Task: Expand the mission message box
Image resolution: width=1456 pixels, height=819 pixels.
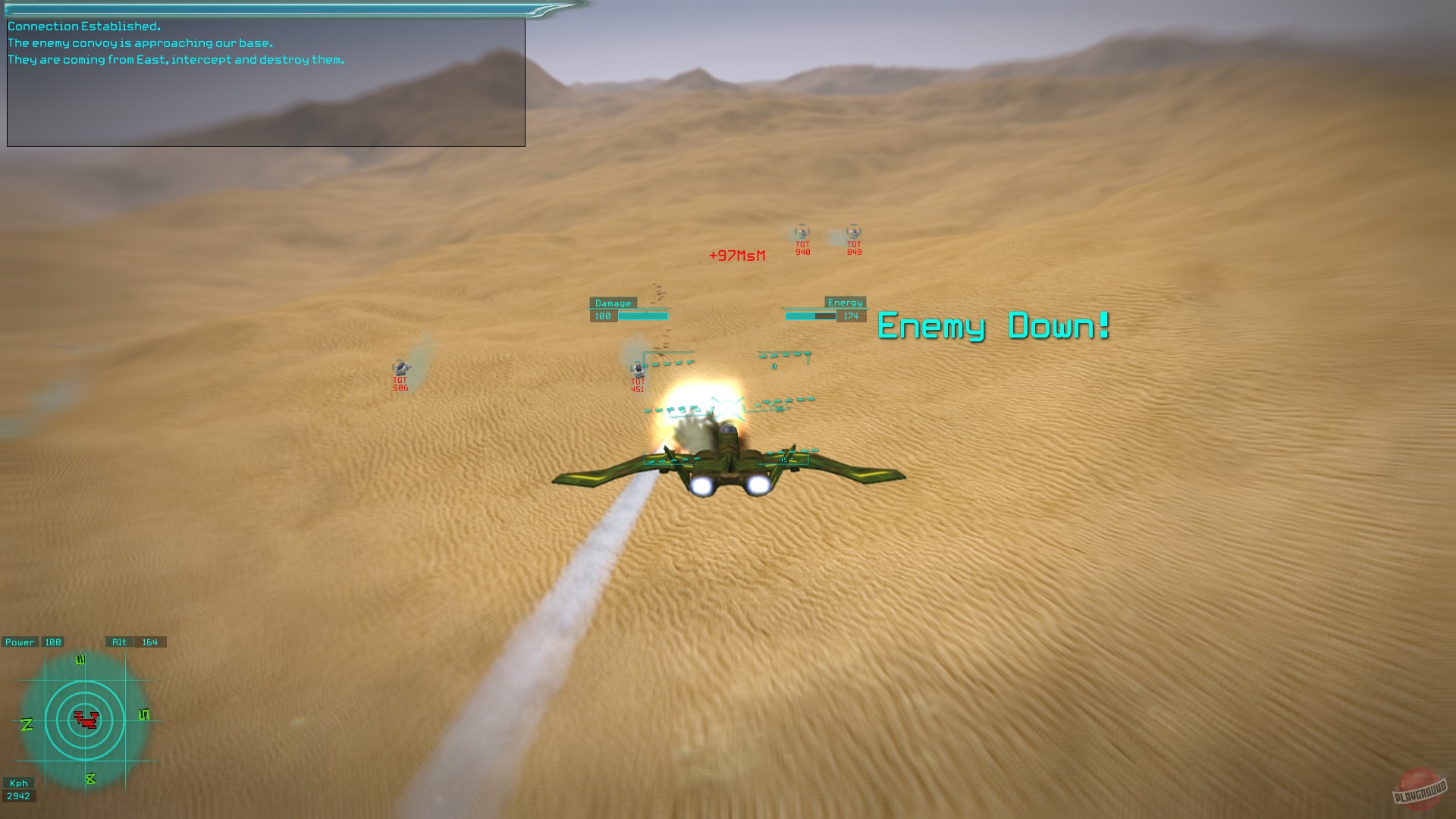Action: tap(265, 81)
